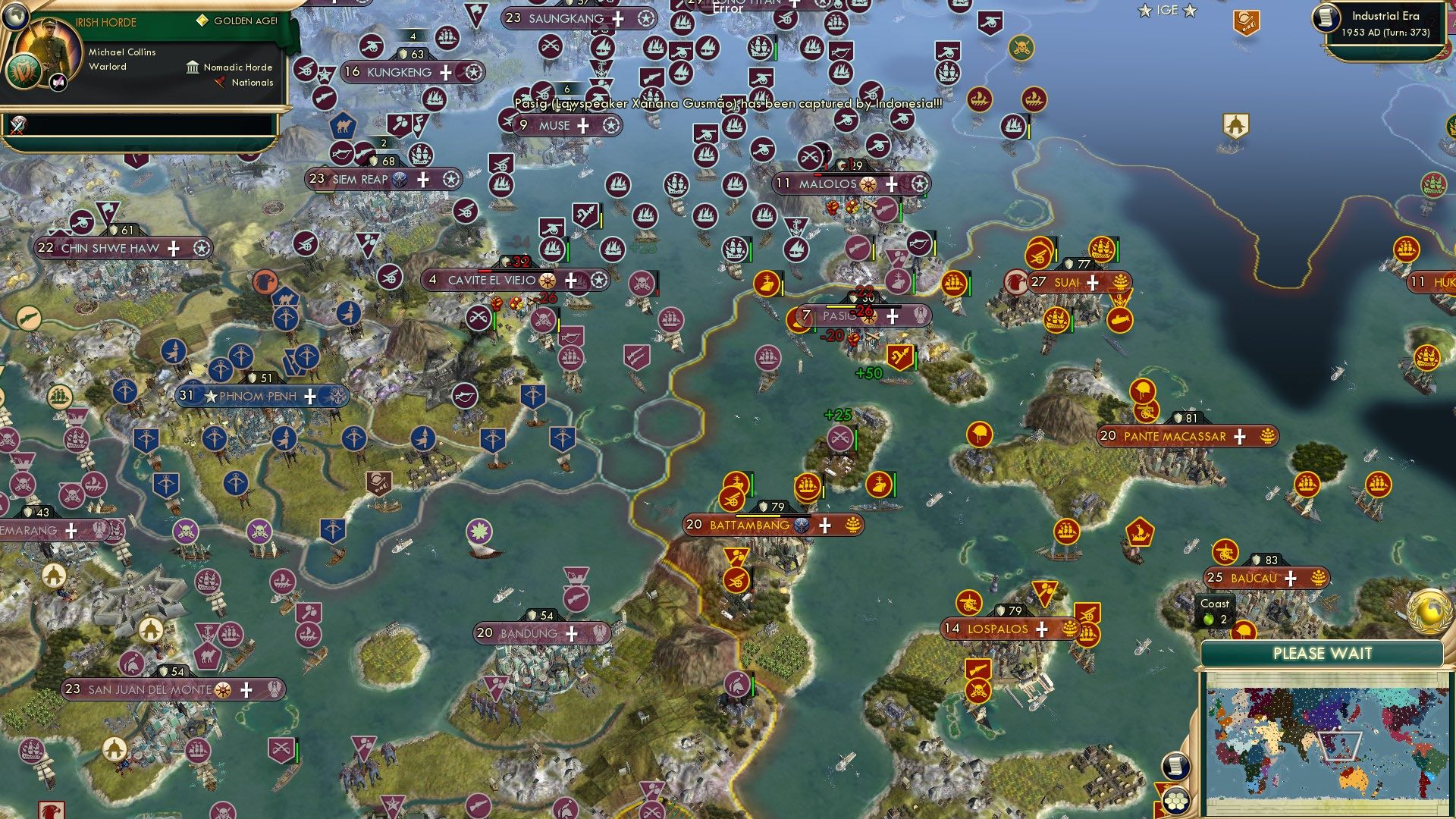Open the Malolos city screen
Screen dimensions: 1456x819
pyautogui.click(x=827, y=183)
